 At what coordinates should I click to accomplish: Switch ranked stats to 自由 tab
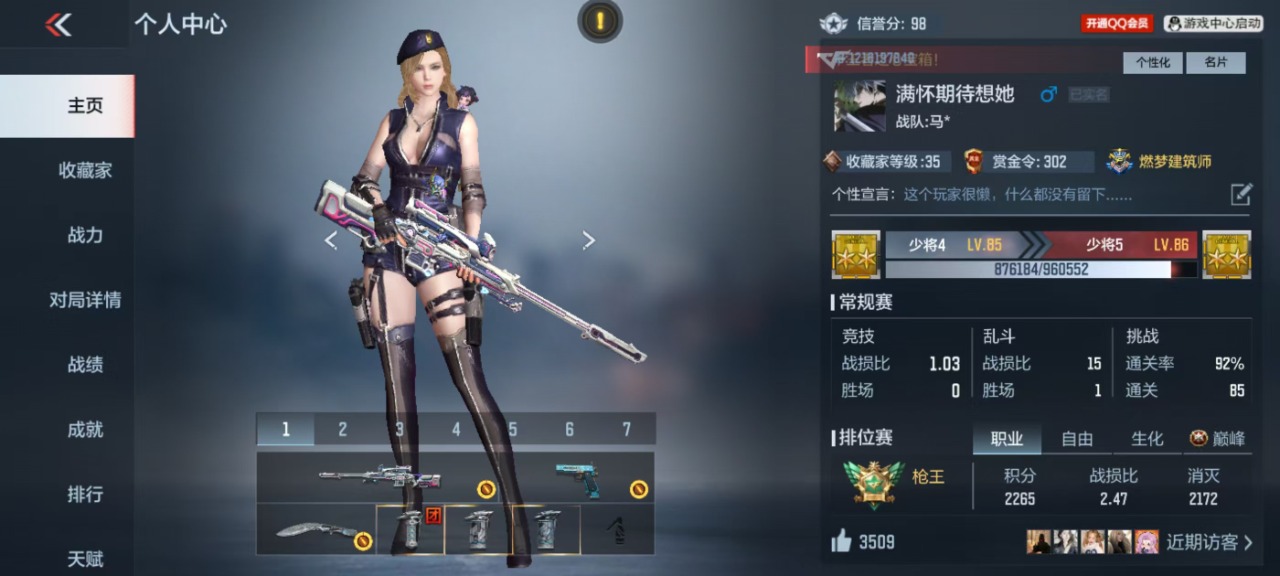[1077, 438]
